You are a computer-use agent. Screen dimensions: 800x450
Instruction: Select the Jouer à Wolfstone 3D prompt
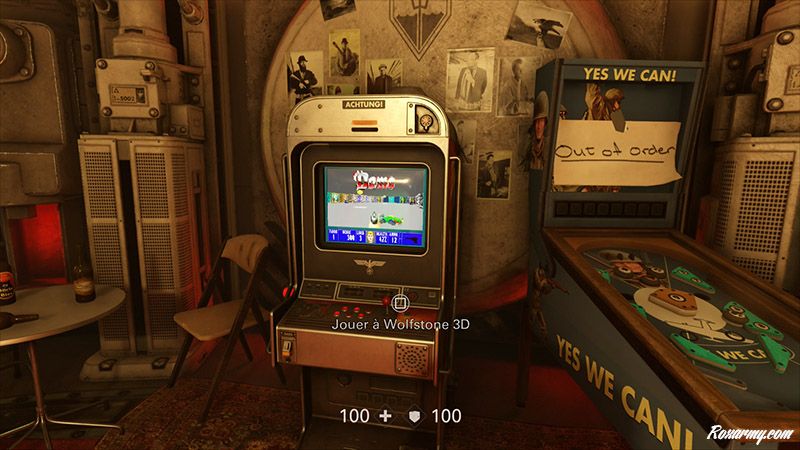[x=401, y=324]
